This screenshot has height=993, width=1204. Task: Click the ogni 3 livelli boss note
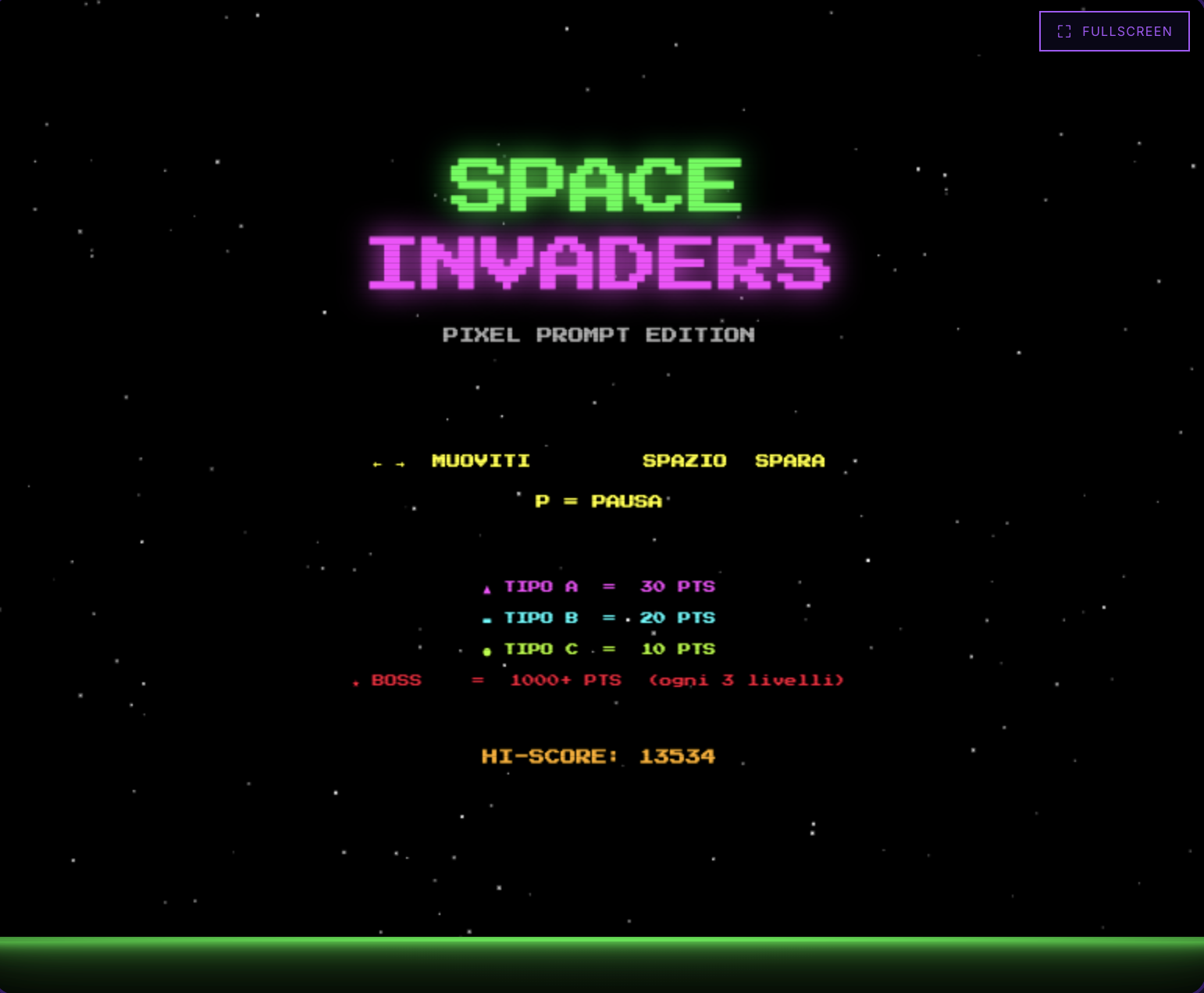click(x=746, y=680)
